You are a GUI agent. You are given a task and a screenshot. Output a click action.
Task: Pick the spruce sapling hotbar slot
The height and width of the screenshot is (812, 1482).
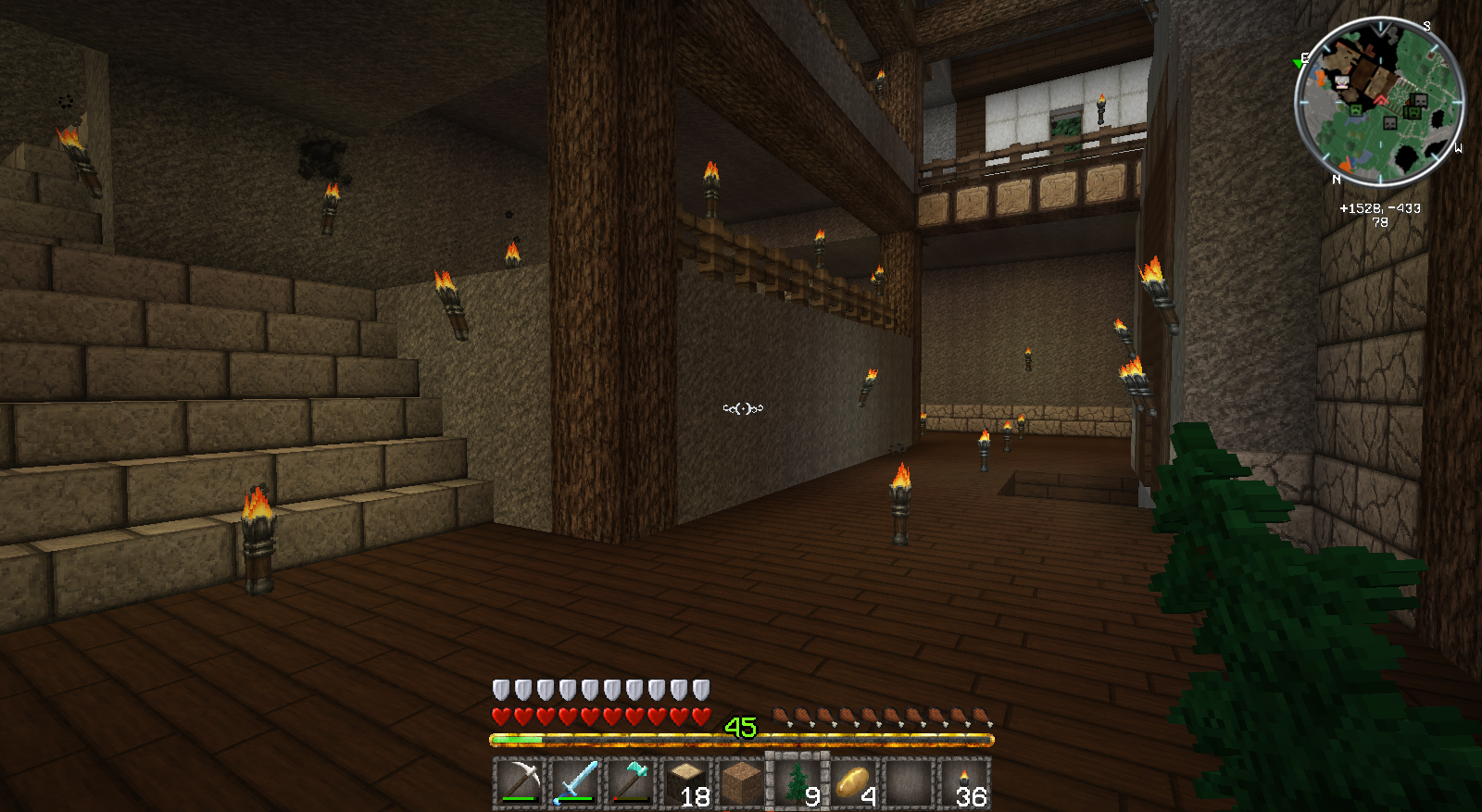pyautogui.click(x=798, y=782)
